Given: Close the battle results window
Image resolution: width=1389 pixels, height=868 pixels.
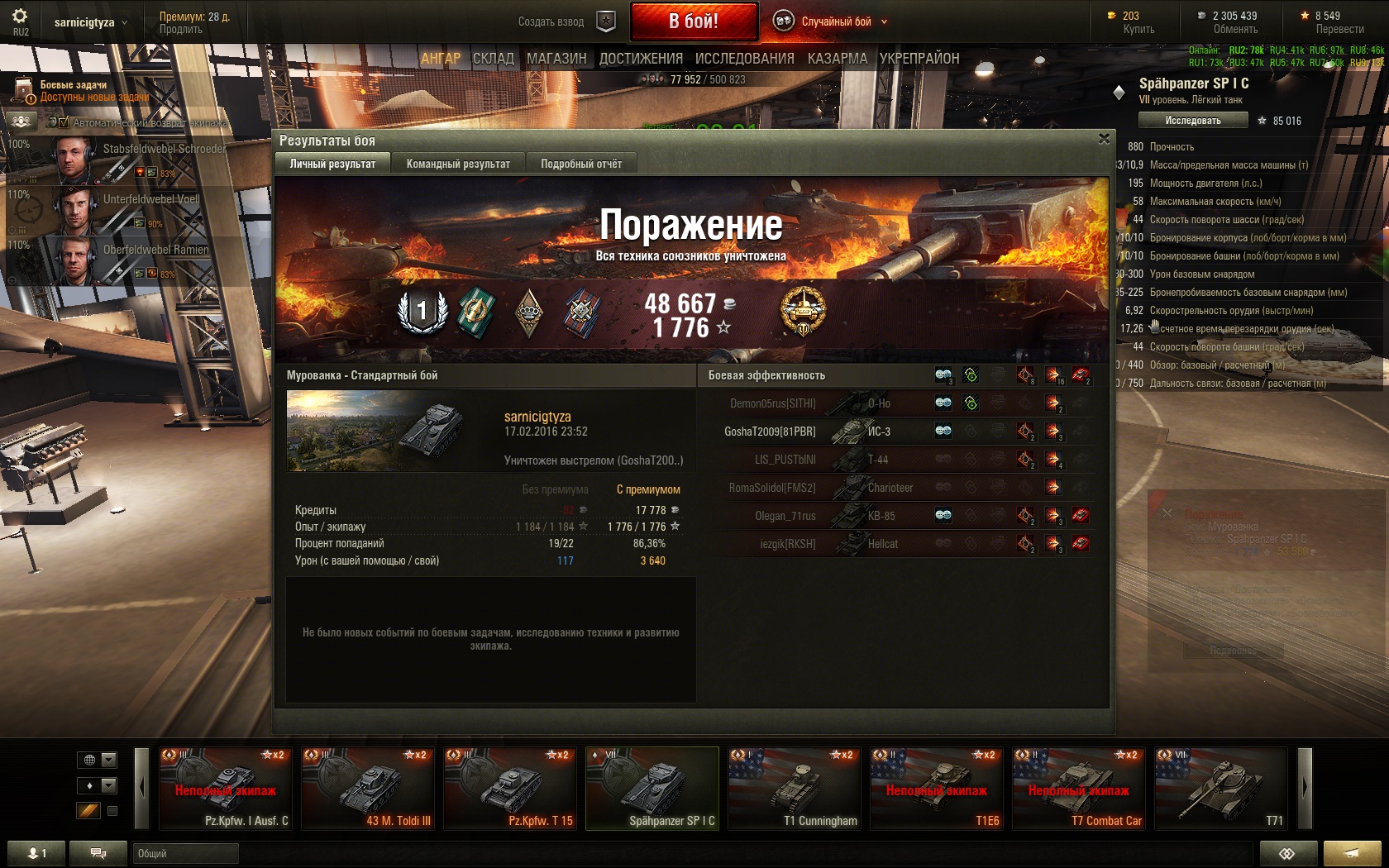Looking at the screenshot, I should tap(1104, 139).
